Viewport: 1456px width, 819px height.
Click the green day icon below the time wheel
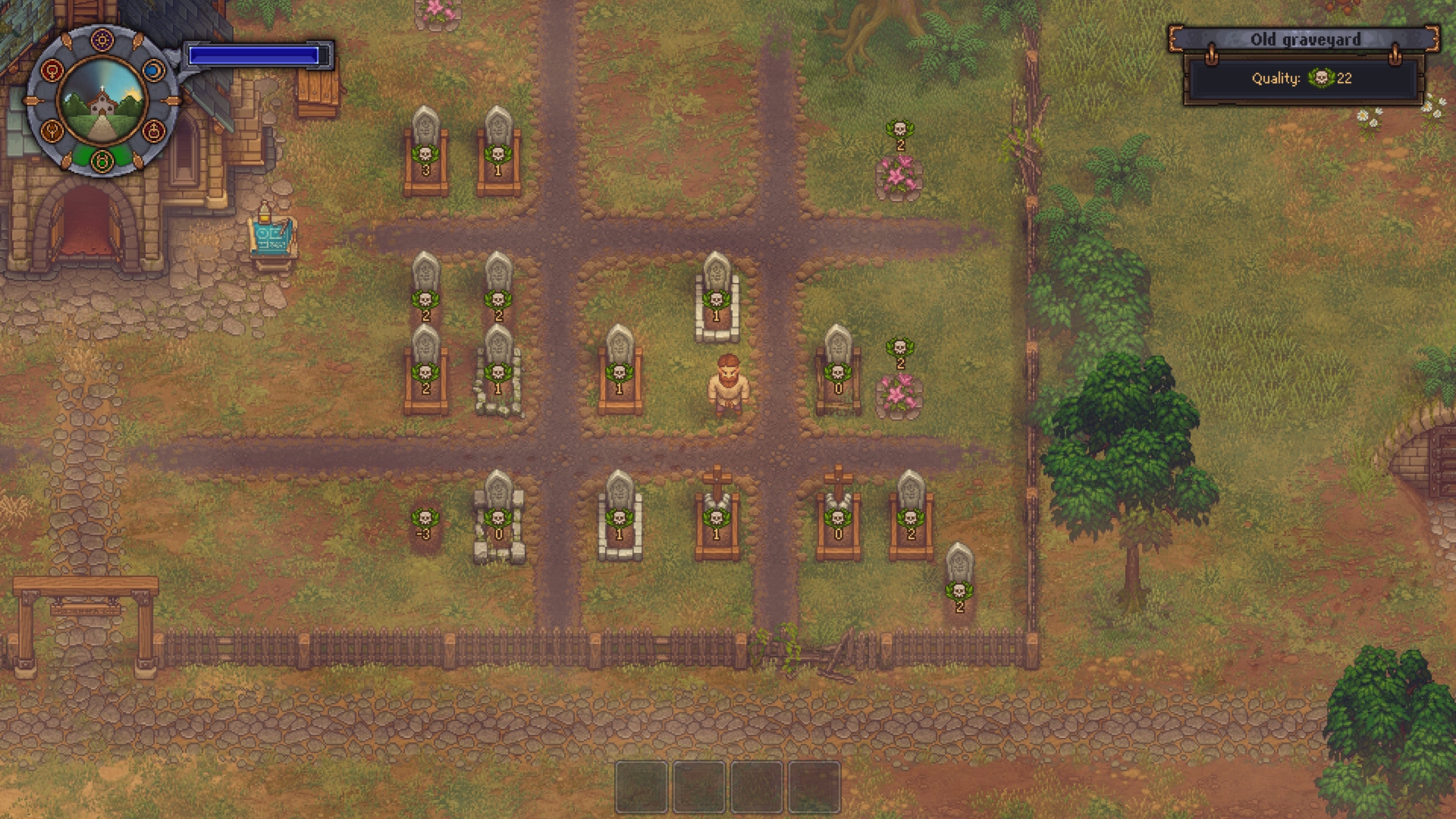(x=102, y=162)
